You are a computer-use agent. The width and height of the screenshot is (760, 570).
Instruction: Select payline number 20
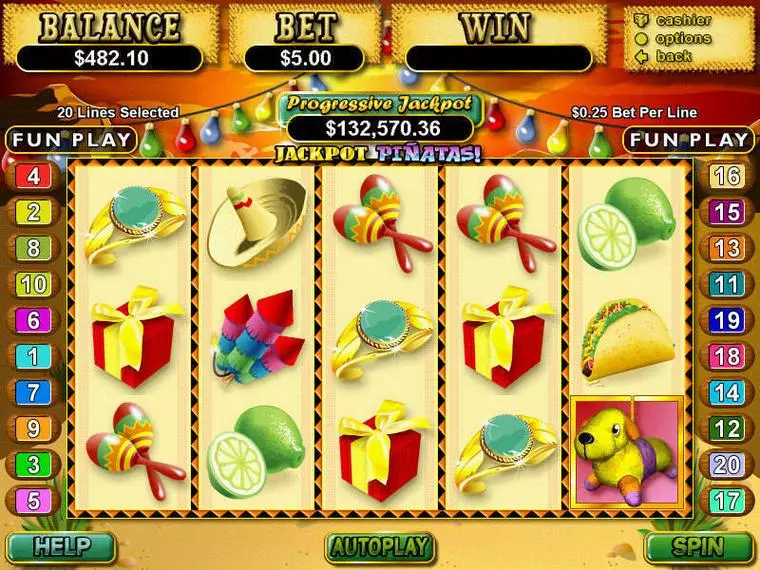tap(727, 464)
